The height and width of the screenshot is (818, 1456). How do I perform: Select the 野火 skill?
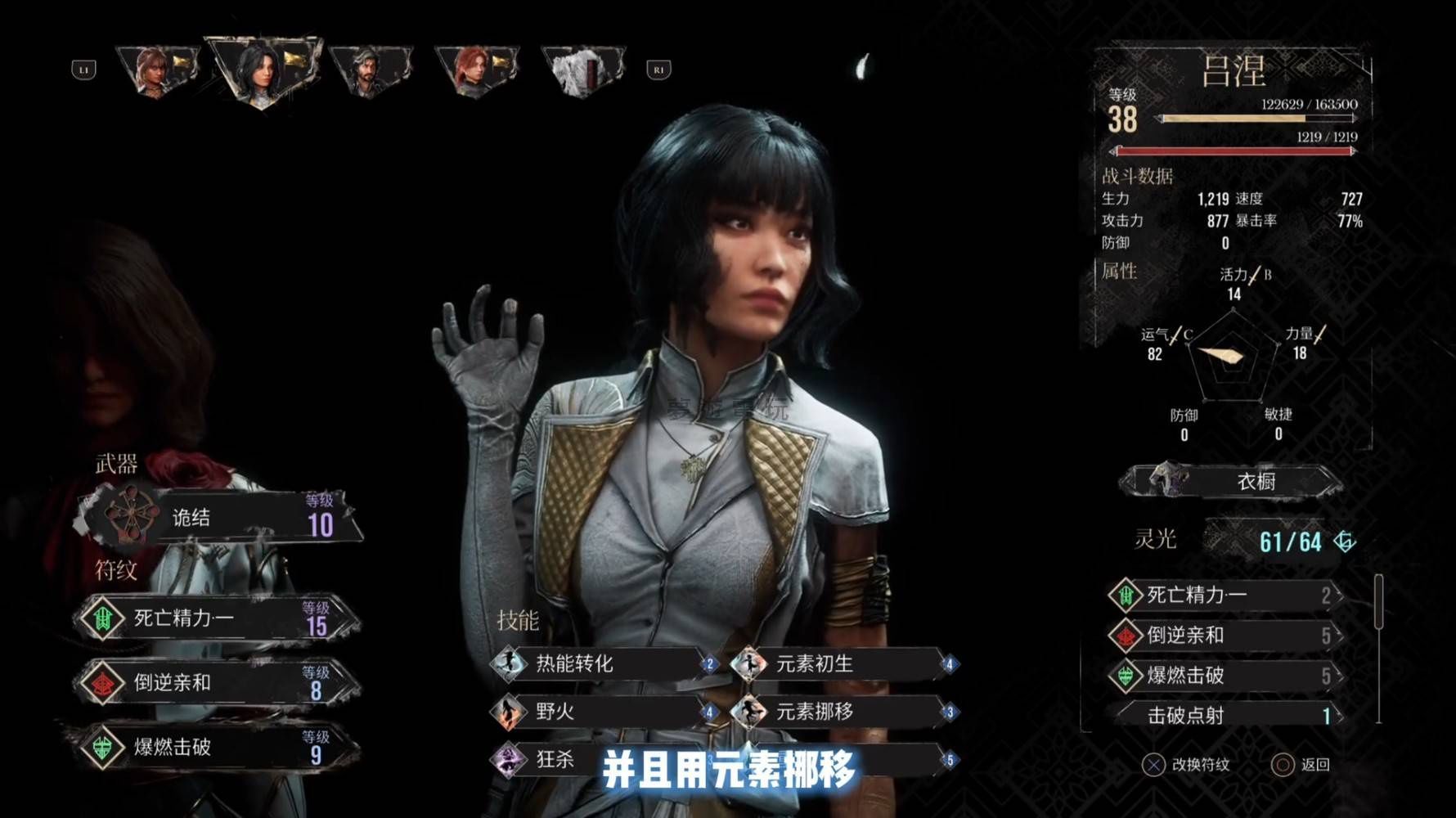604,712
